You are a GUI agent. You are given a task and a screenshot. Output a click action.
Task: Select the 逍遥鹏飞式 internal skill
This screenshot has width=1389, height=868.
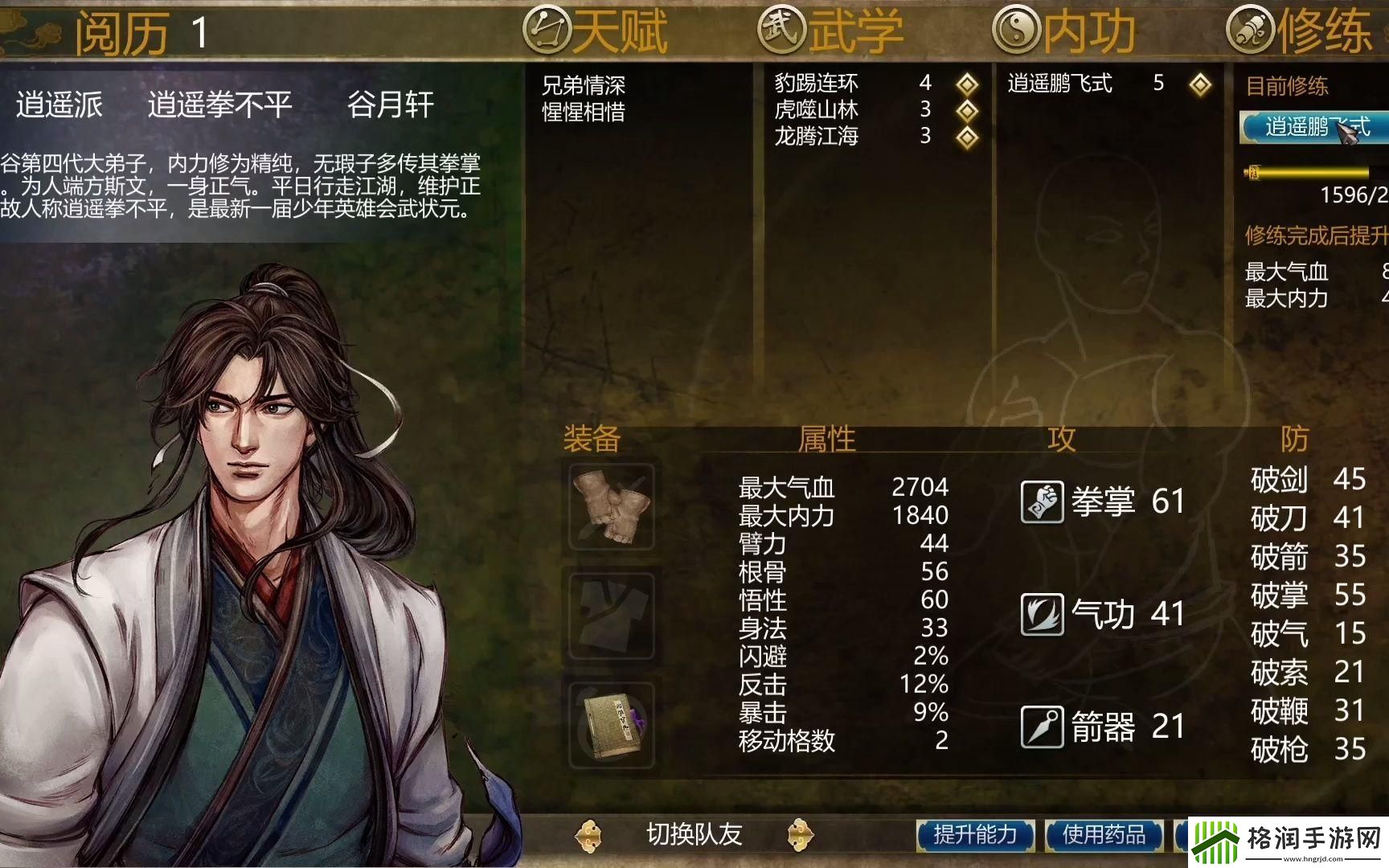[x=1060, y=83]
